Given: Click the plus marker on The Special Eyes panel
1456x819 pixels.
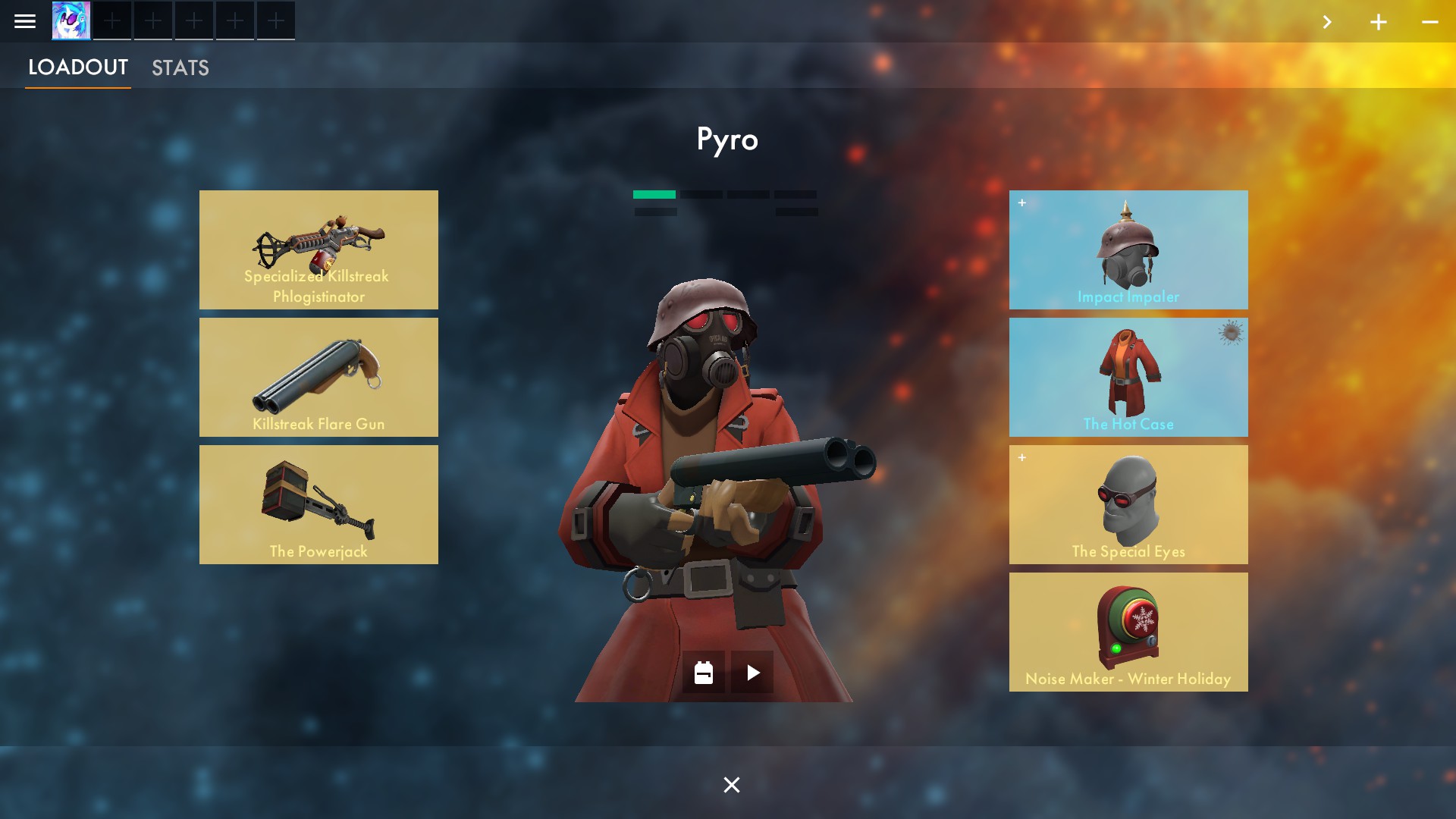Looking at the screenshot, I should coord(1021,457).
